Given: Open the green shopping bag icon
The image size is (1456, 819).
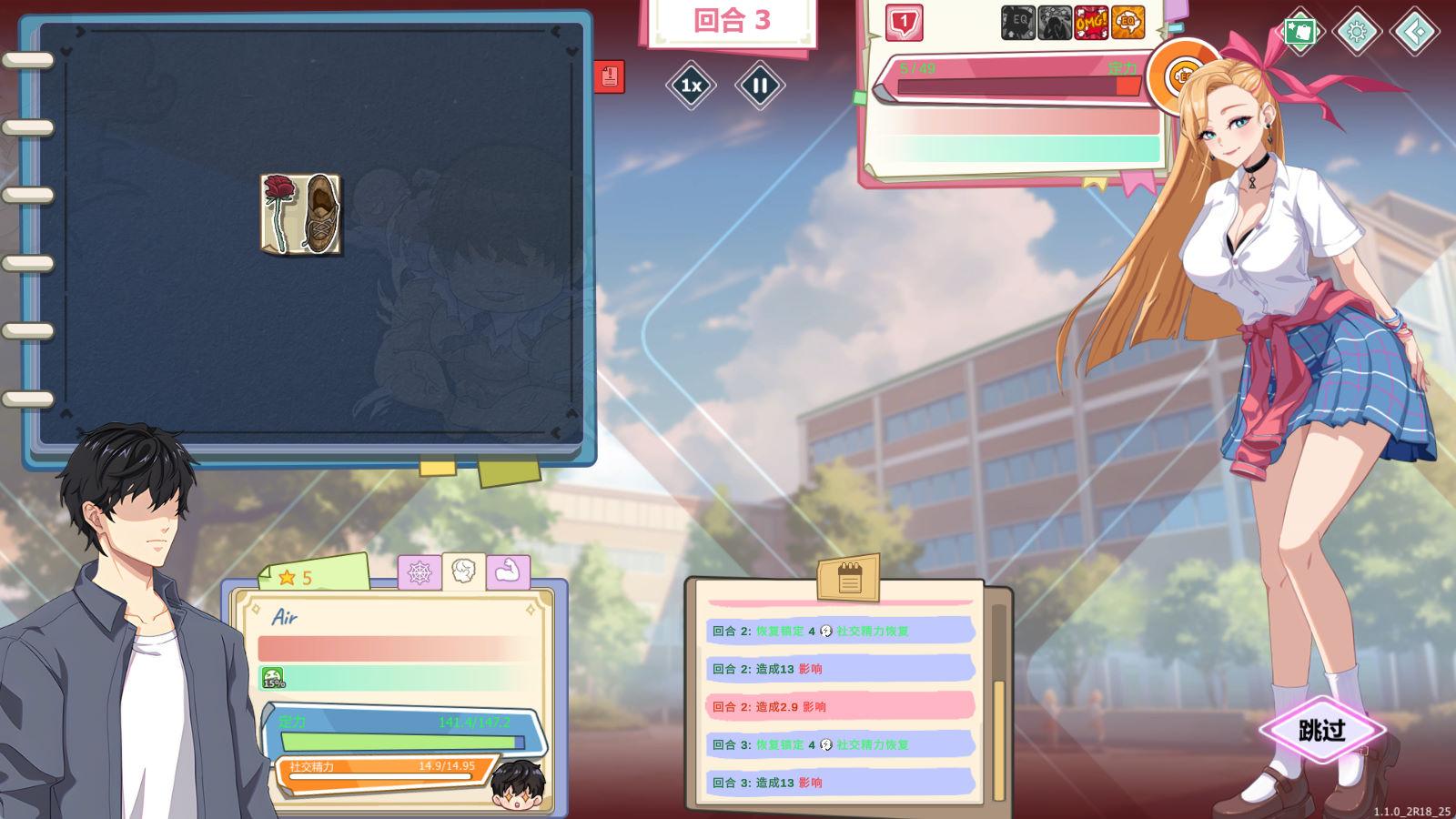Looking at the screenshot, I should pyautogui.click(x=1300, y=32).
